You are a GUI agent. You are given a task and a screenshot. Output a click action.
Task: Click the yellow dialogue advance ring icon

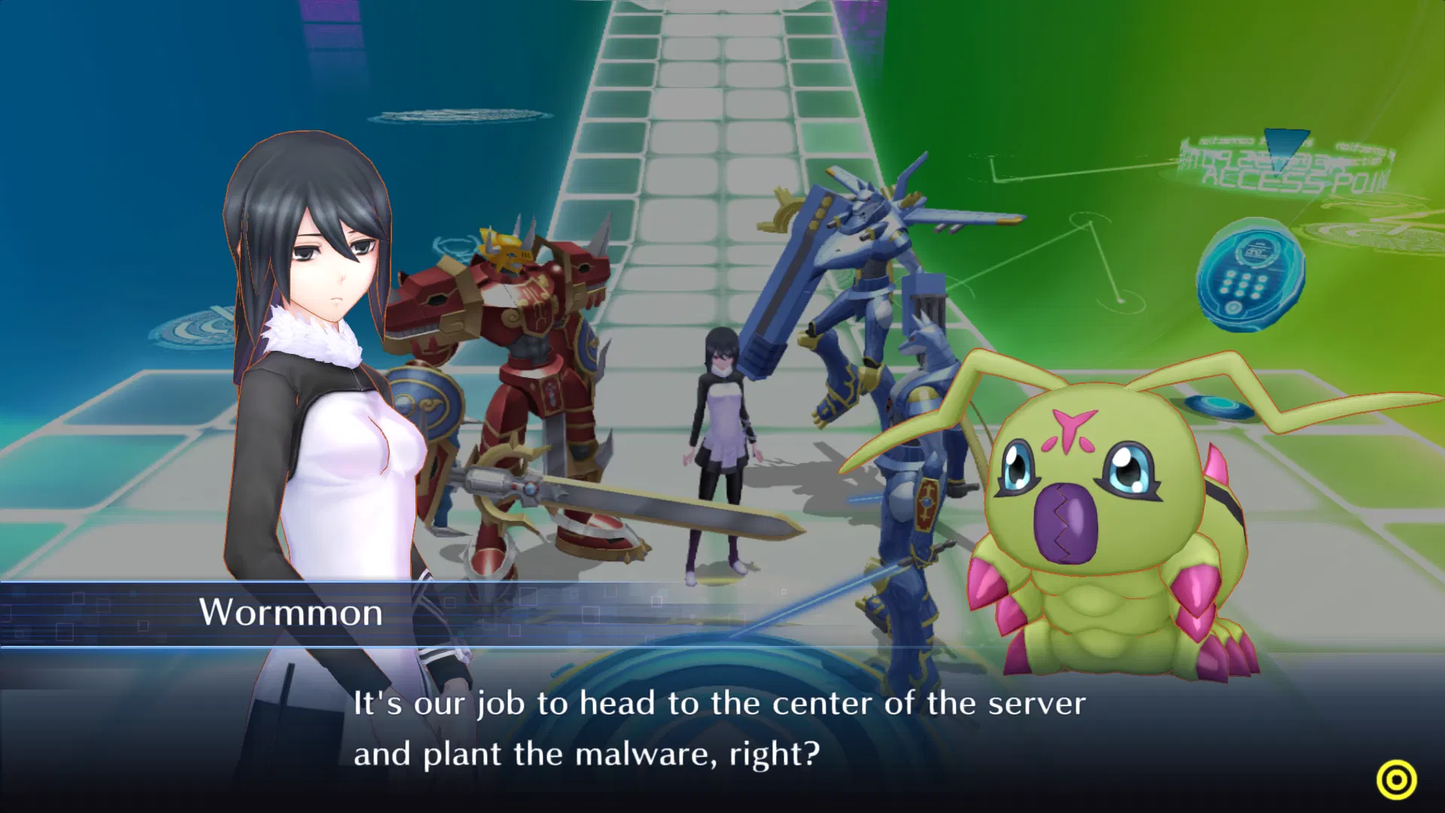point(1396,779)
